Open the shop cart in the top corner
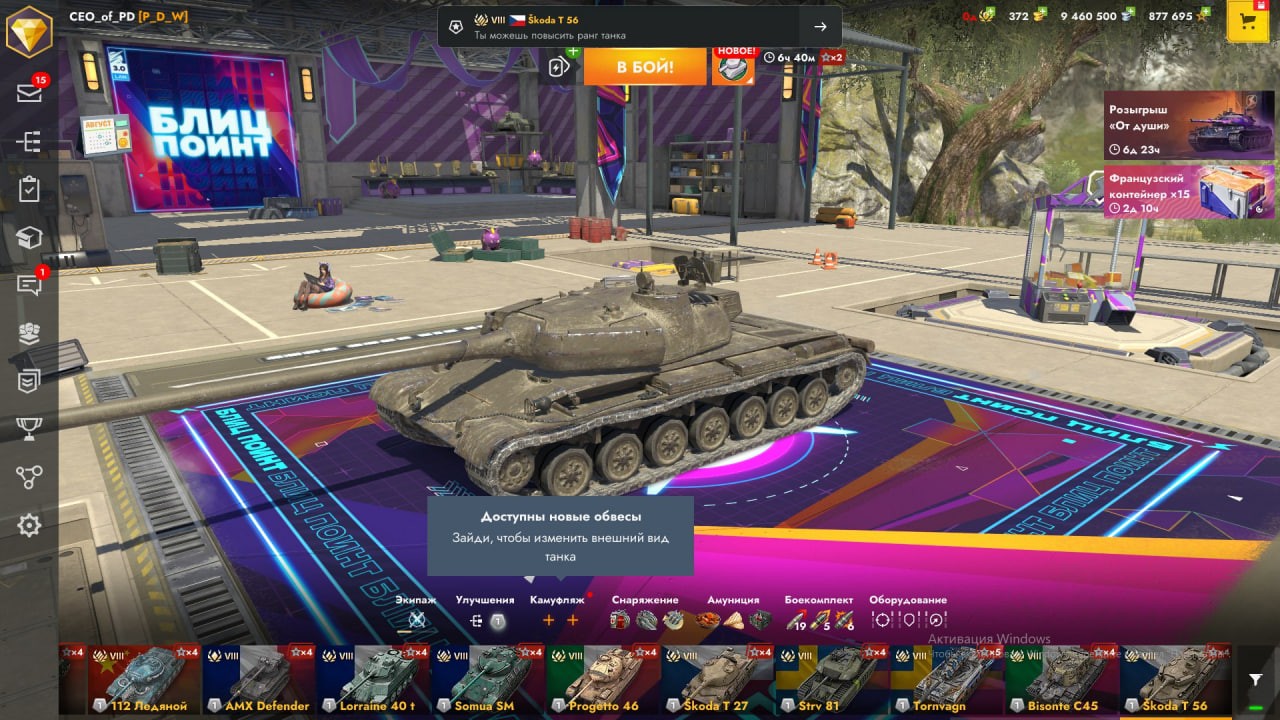Image resolution: width=1280 pixels, height=720 pixels. coord(1247,22)
